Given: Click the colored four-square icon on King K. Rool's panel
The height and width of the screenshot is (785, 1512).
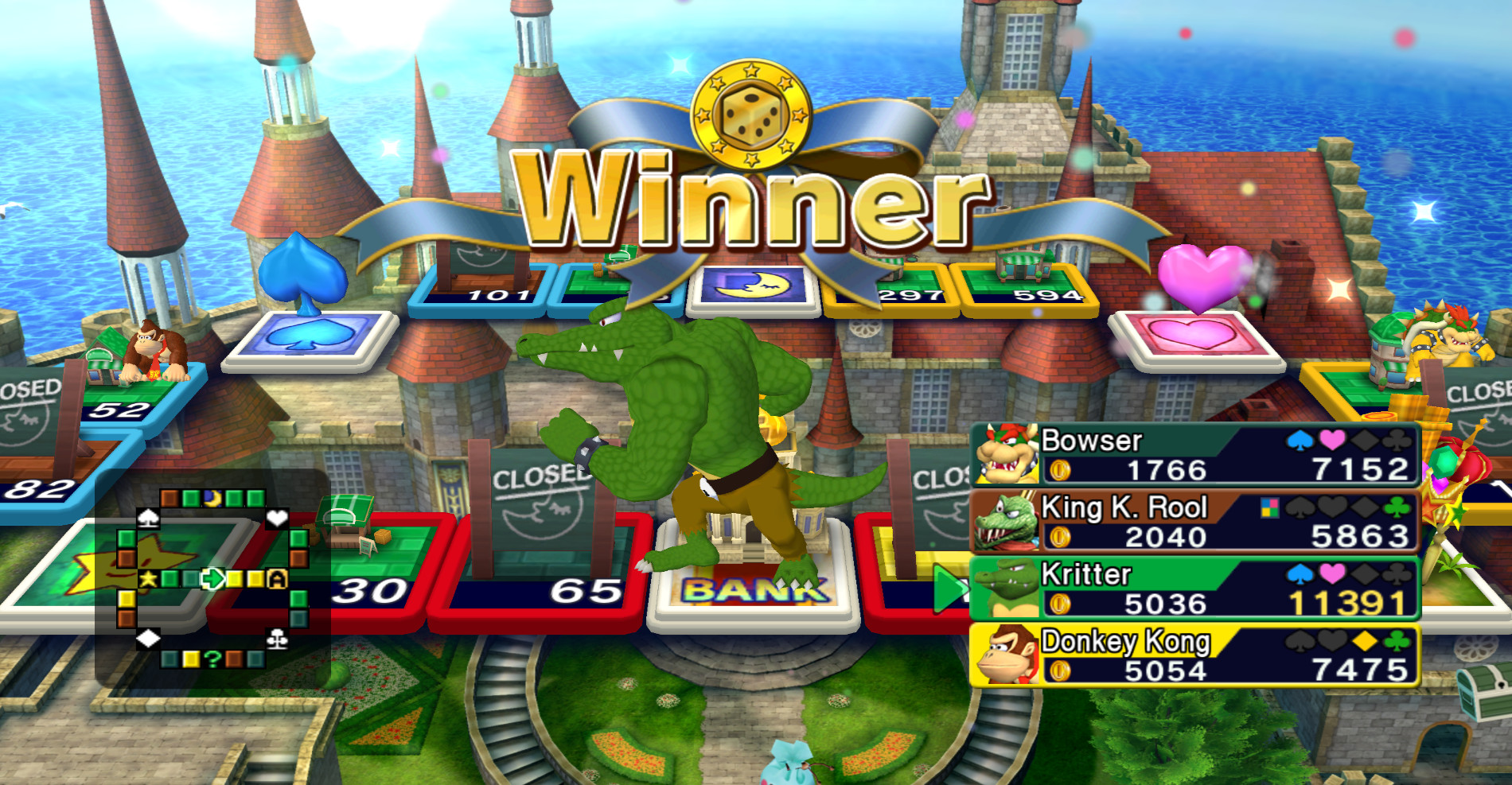Looking at the screenshot, I should point(1270,509).
